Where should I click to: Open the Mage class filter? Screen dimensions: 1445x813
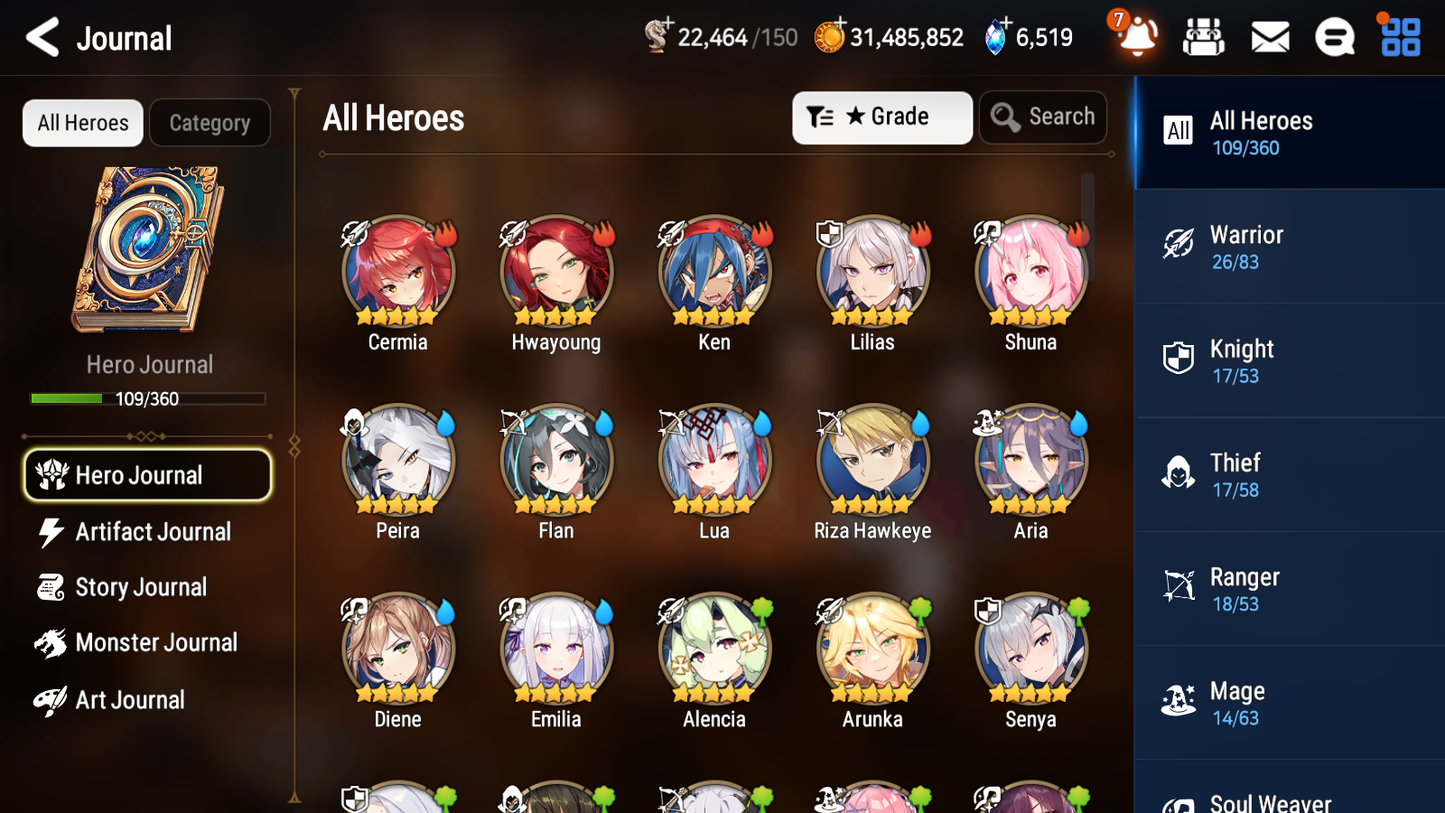tap(1289, 702)
